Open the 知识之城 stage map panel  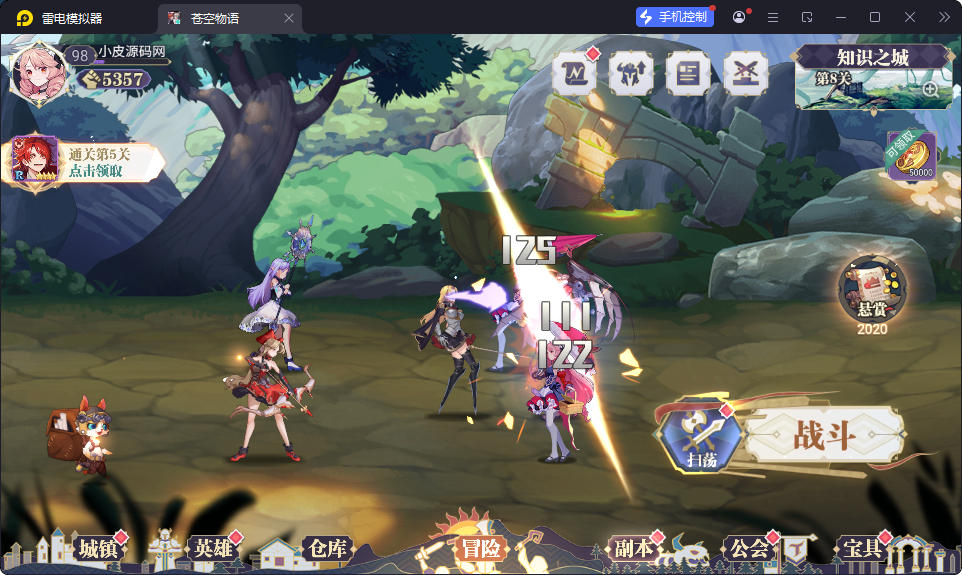pos(871,76)
